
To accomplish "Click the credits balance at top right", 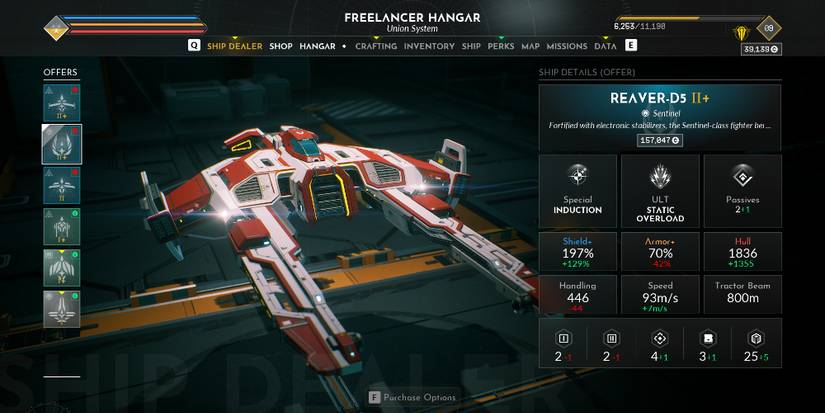I will (758, 48).
